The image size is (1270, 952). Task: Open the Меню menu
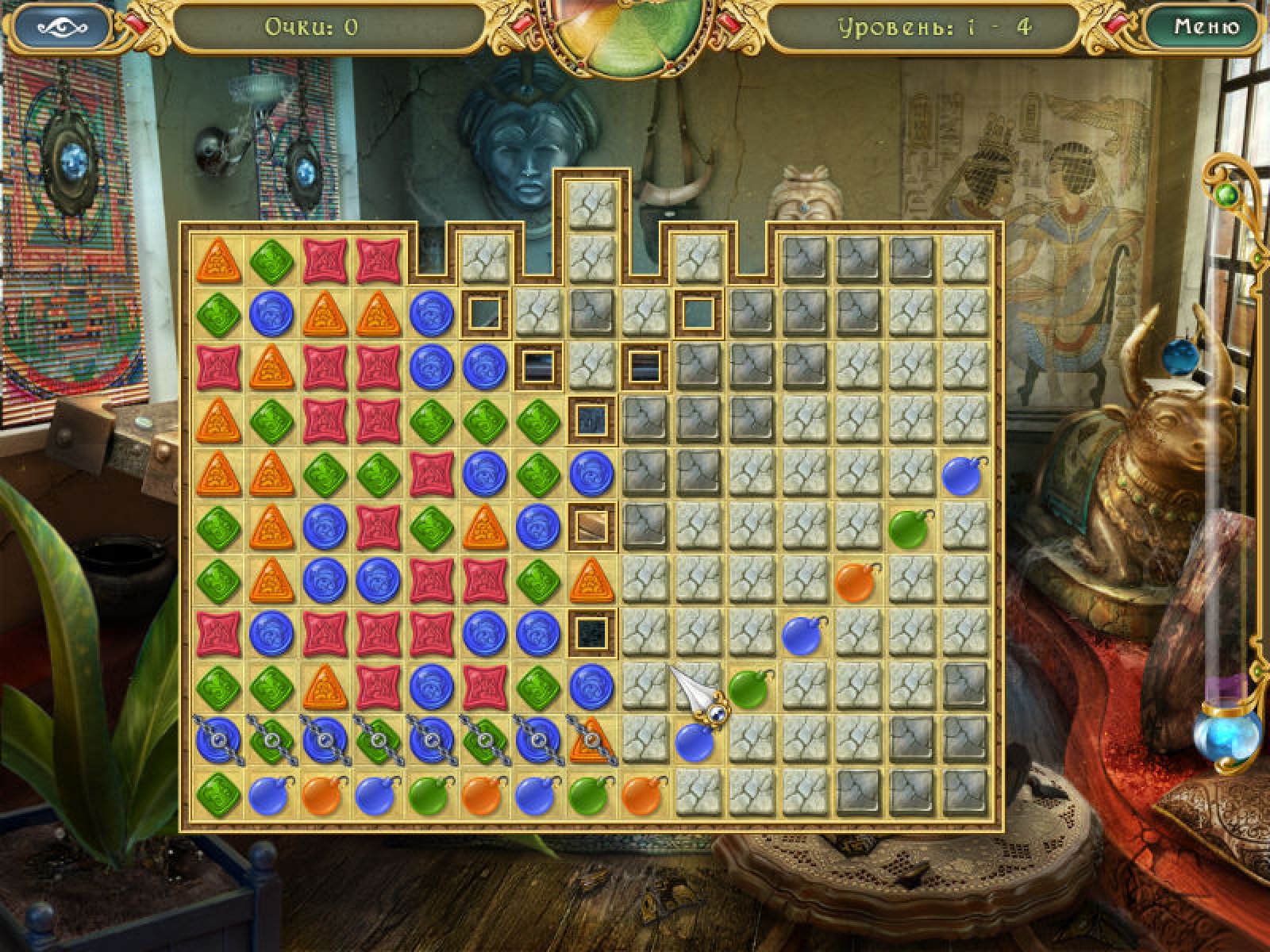pyautogui.click(x=1206, y=28)
